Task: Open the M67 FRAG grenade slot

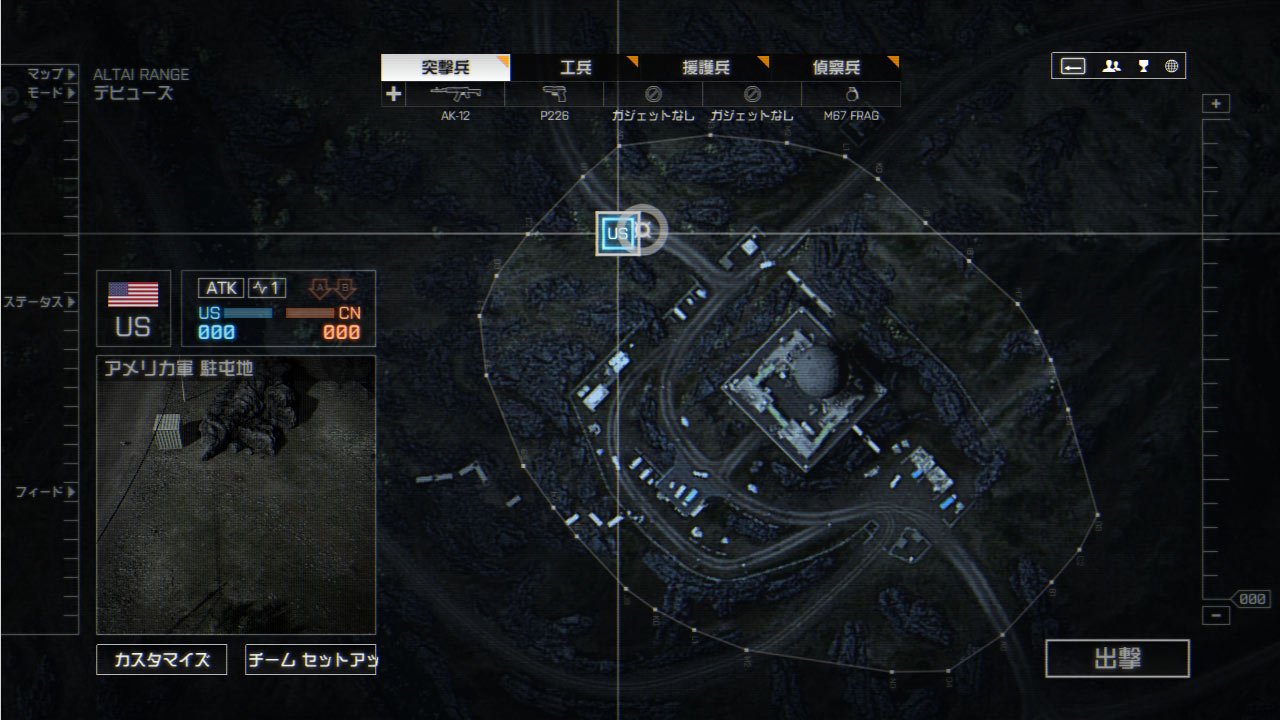Action: 851,95
